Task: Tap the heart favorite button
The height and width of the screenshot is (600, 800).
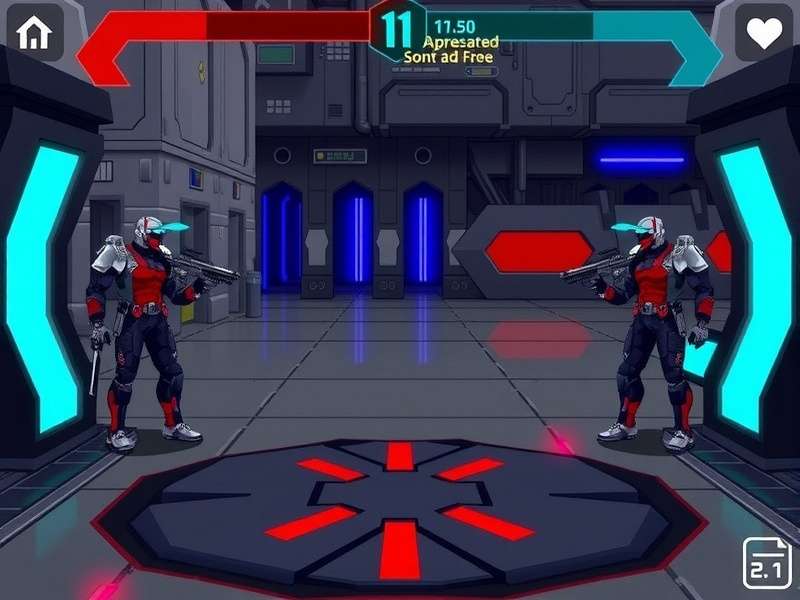Action: click(x=764, y=34)
